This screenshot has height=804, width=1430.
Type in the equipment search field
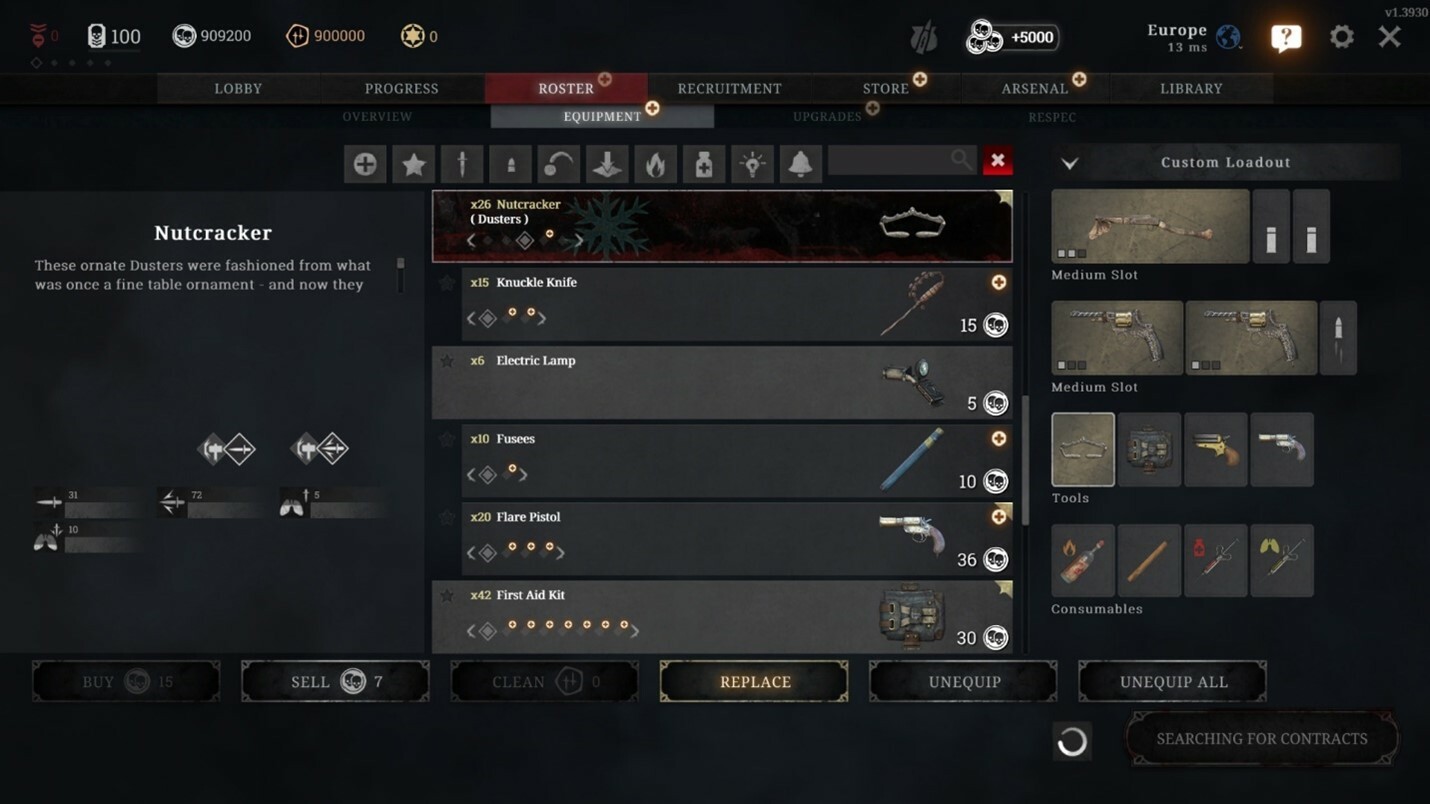(890, 161)
